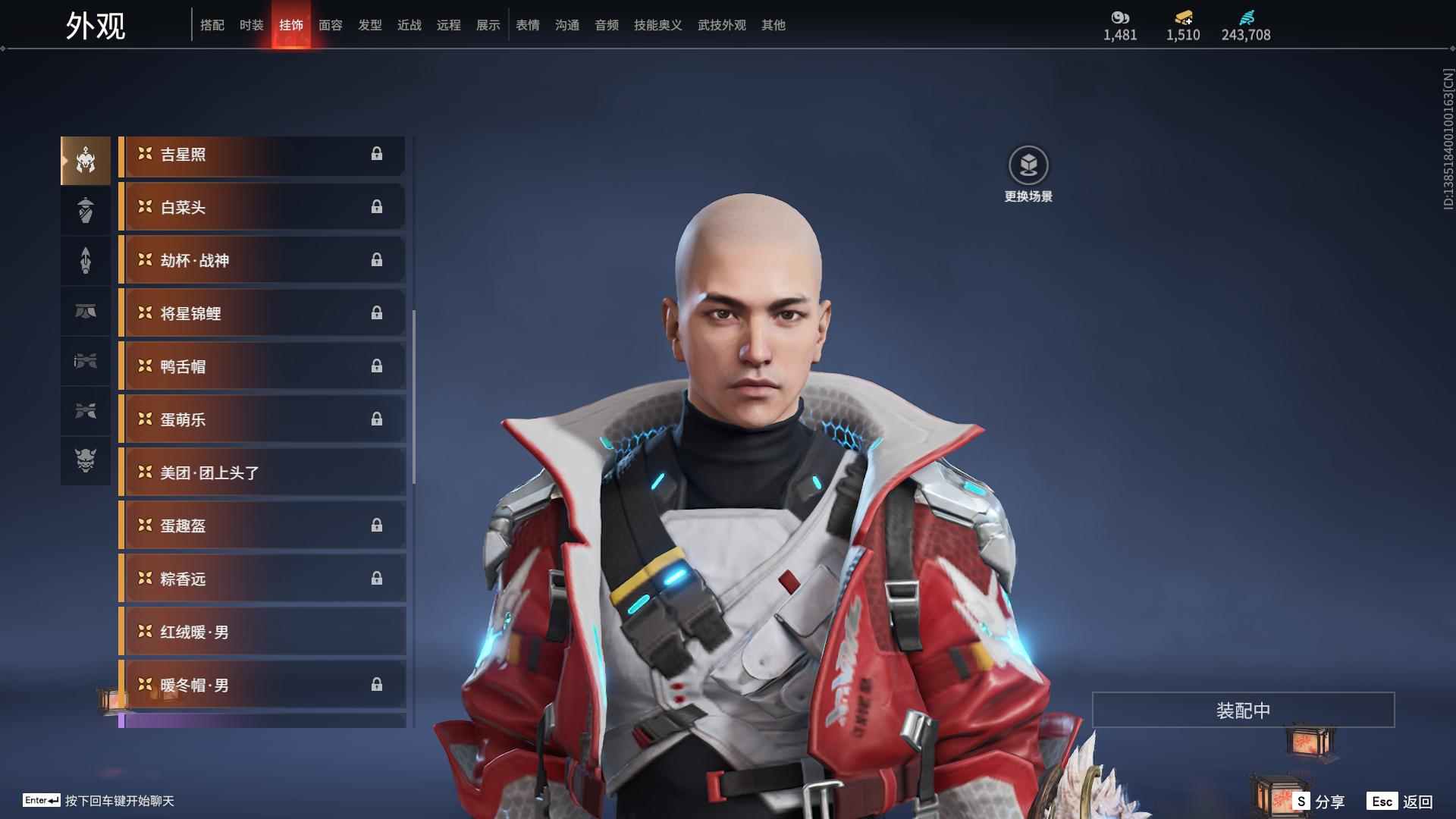Select the 白菜头 headwear entry
Screen dimensions: 1456x819
(x=262, y=208)
